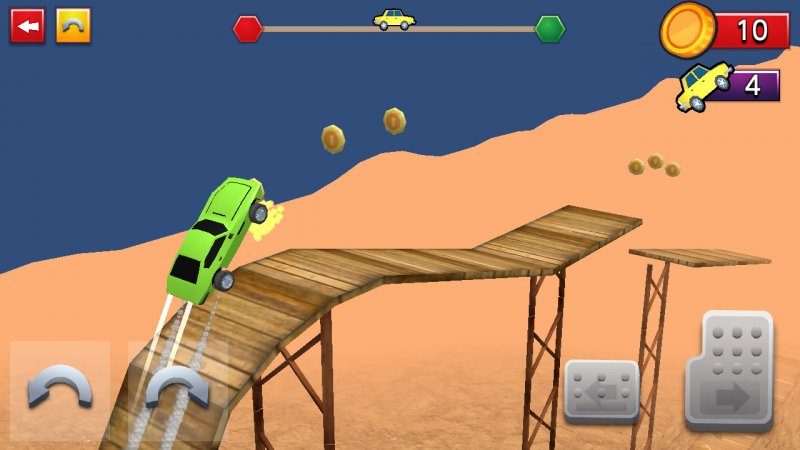Step on the gas pedal with right arrow

pyautogui.click(x=729, y=372)
